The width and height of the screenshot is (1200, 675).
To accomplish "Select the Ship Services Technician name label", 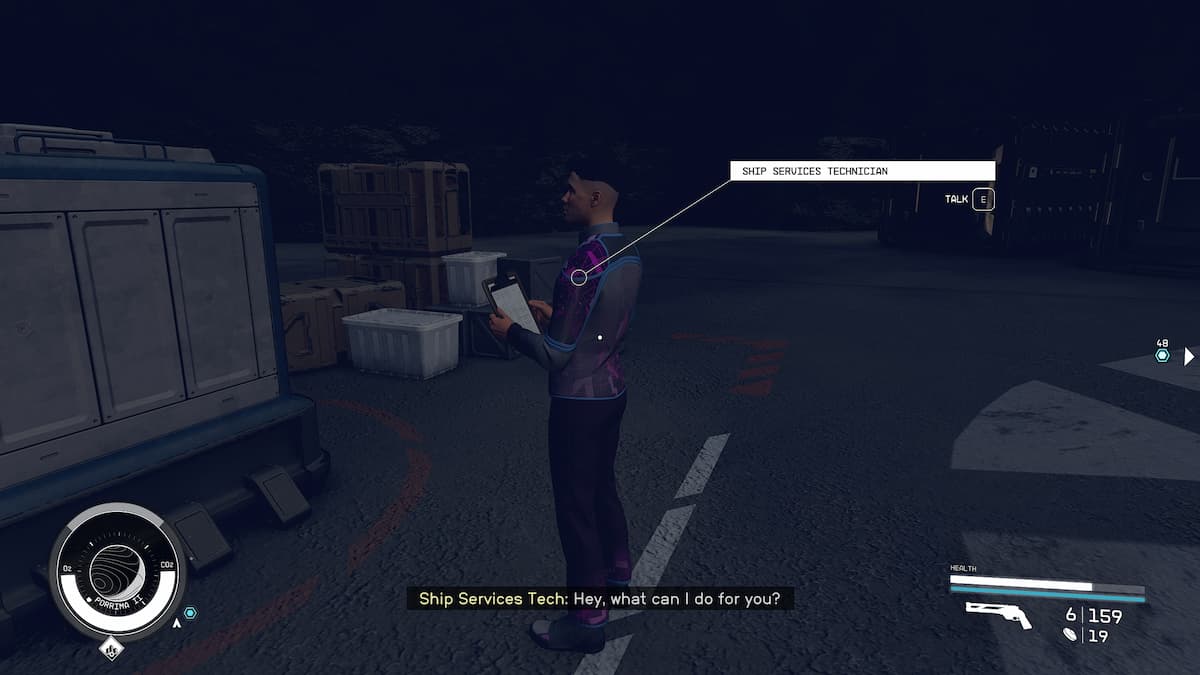I will 862,171.
